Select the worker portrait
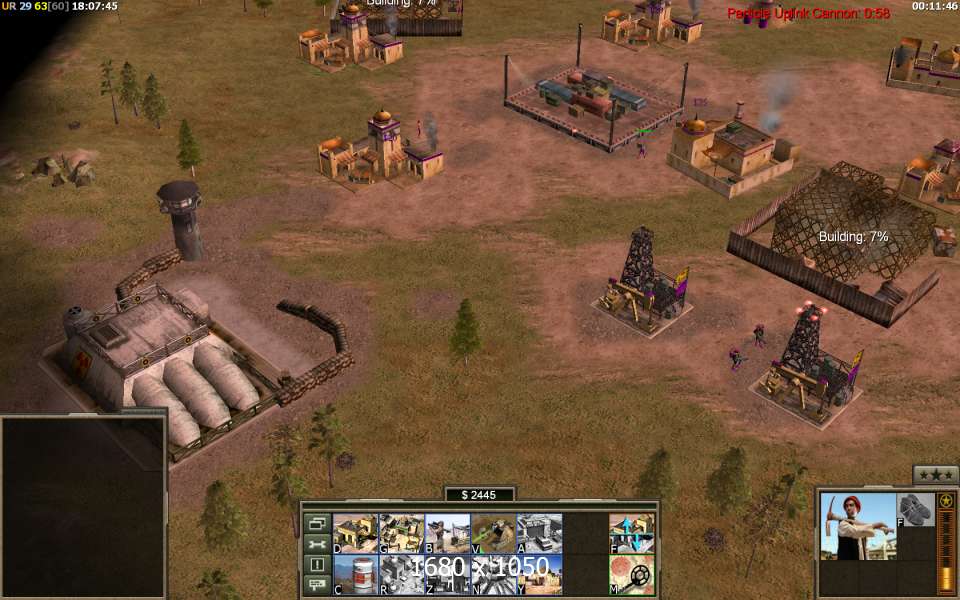The height and width of the screenshot is (600, 960). (x=857, y=525)
